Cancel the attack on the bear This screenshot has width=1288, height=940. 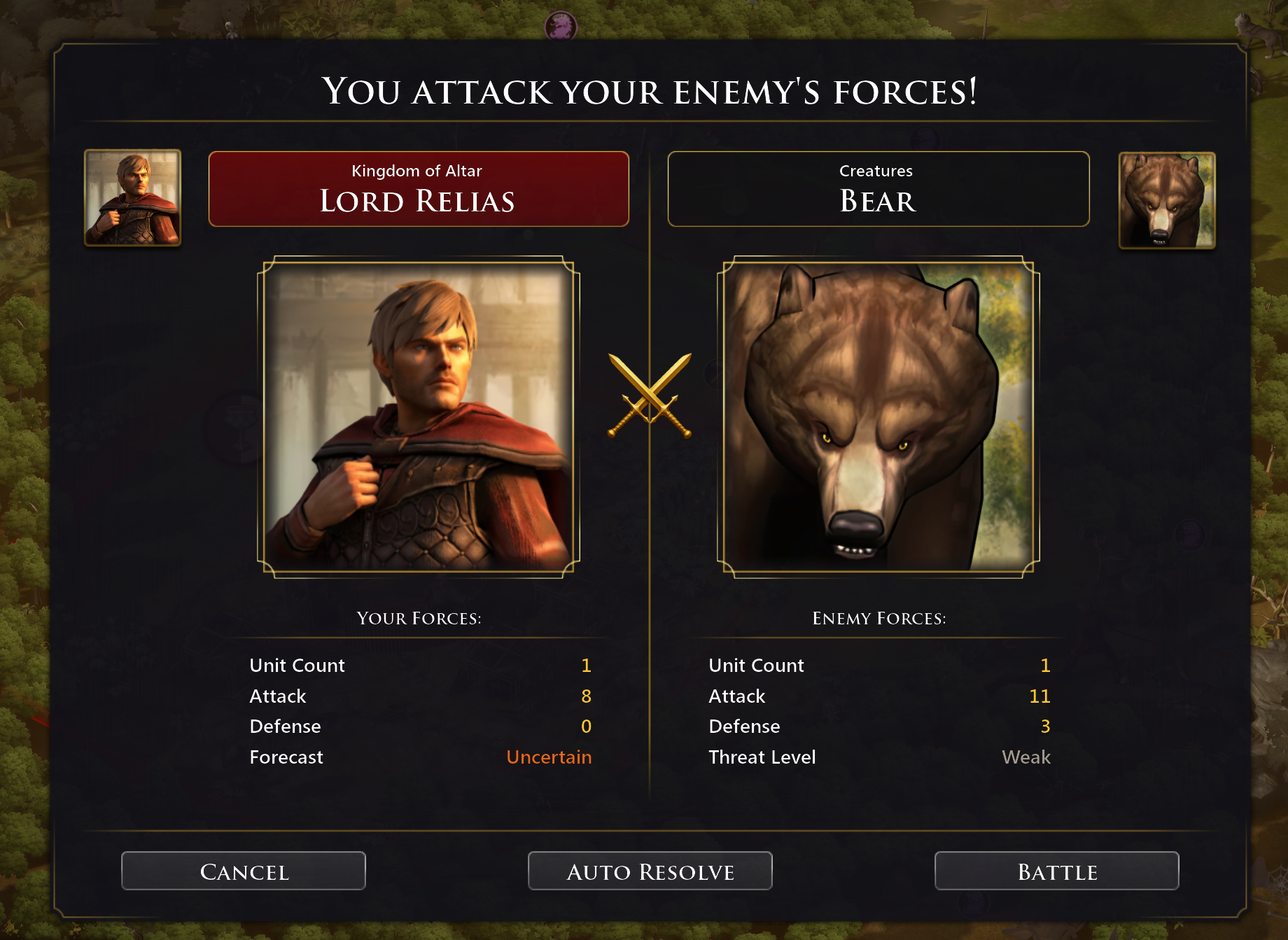click(x=244, y=871)
